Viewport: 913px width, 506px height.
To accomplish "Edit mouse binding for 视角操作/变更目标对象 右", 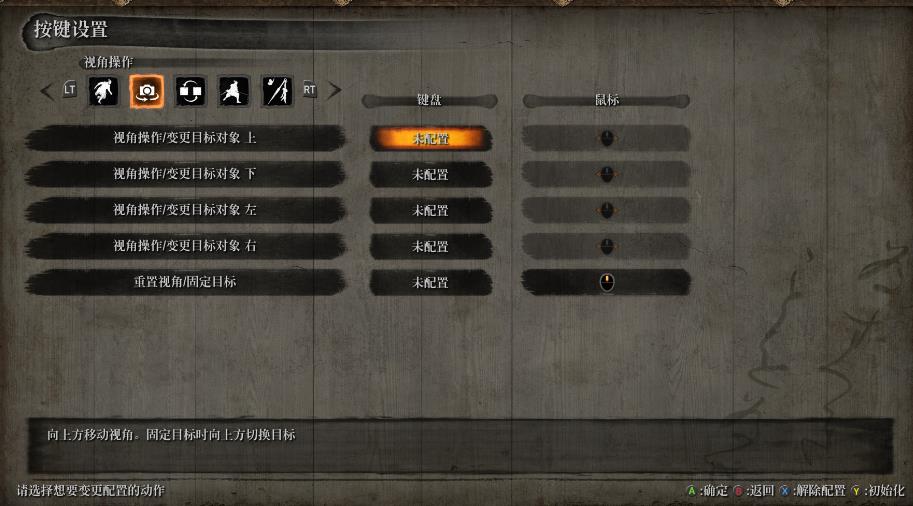I will pyautogui.click(x=606, y=247).
